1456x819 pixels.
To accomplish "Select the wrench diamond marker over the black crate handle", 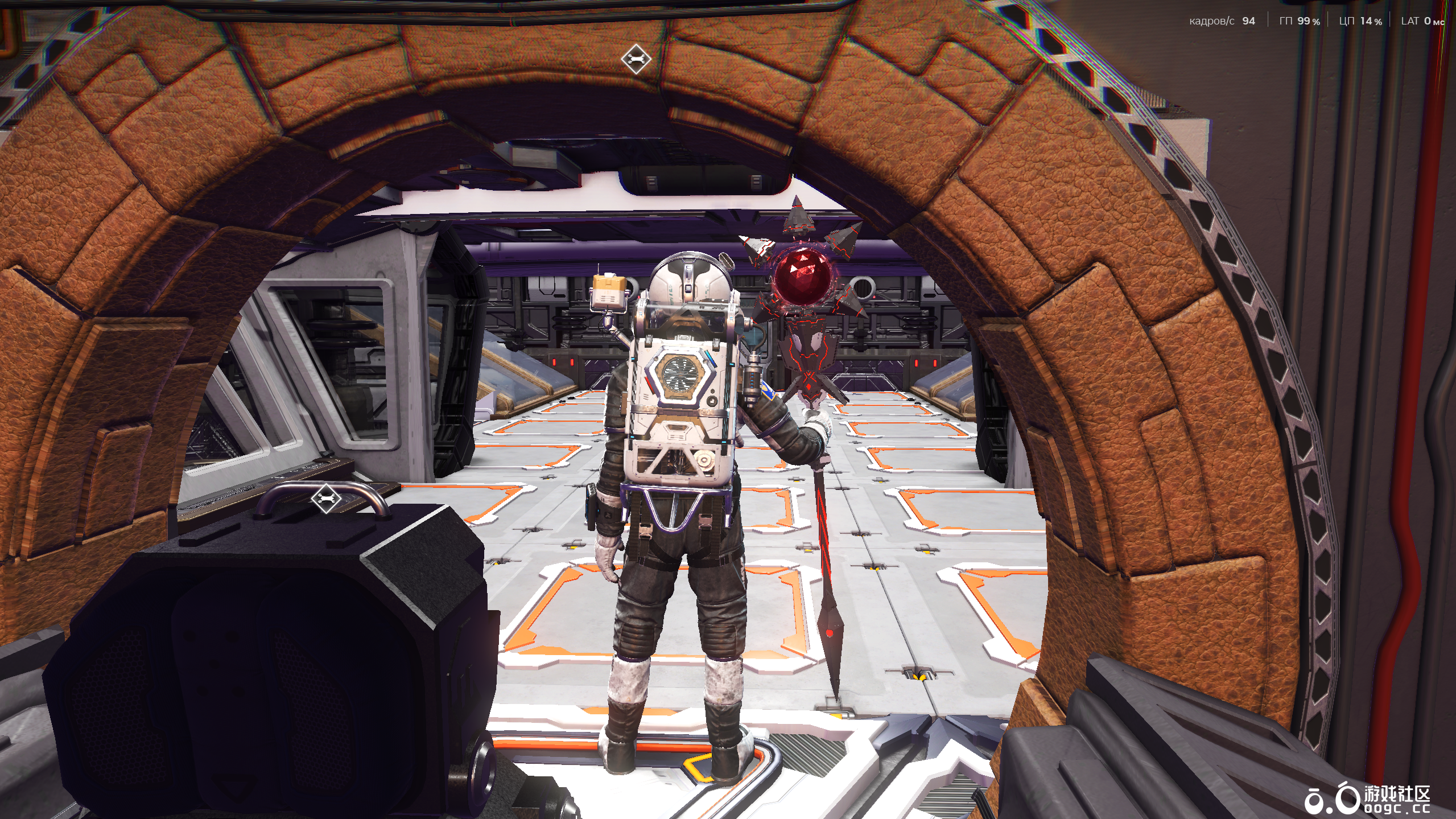I will coord(326,499).
